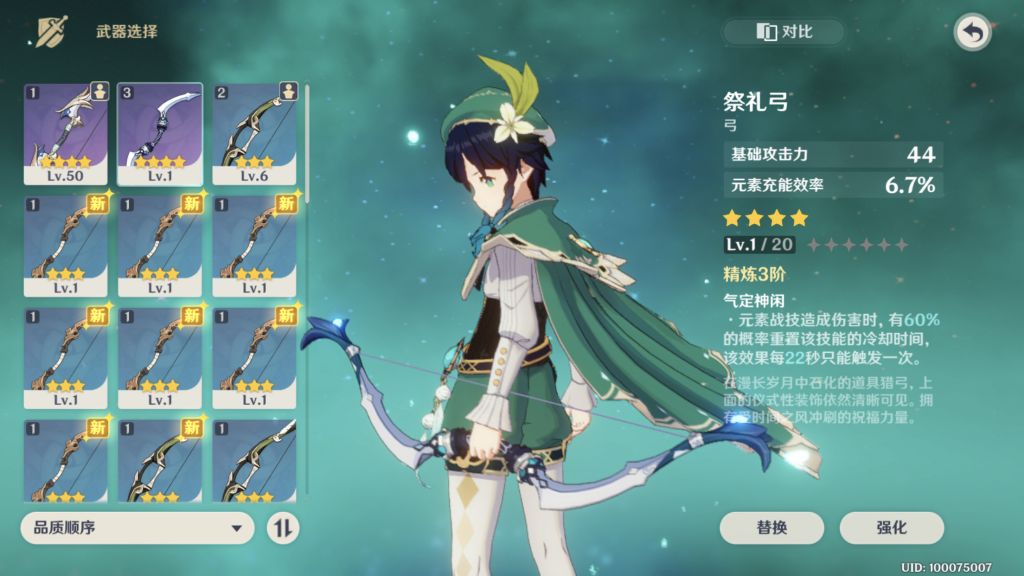The image size is (1024, 576).
Task: Open the 强化 enhance screen
Action: click(892, 528)
